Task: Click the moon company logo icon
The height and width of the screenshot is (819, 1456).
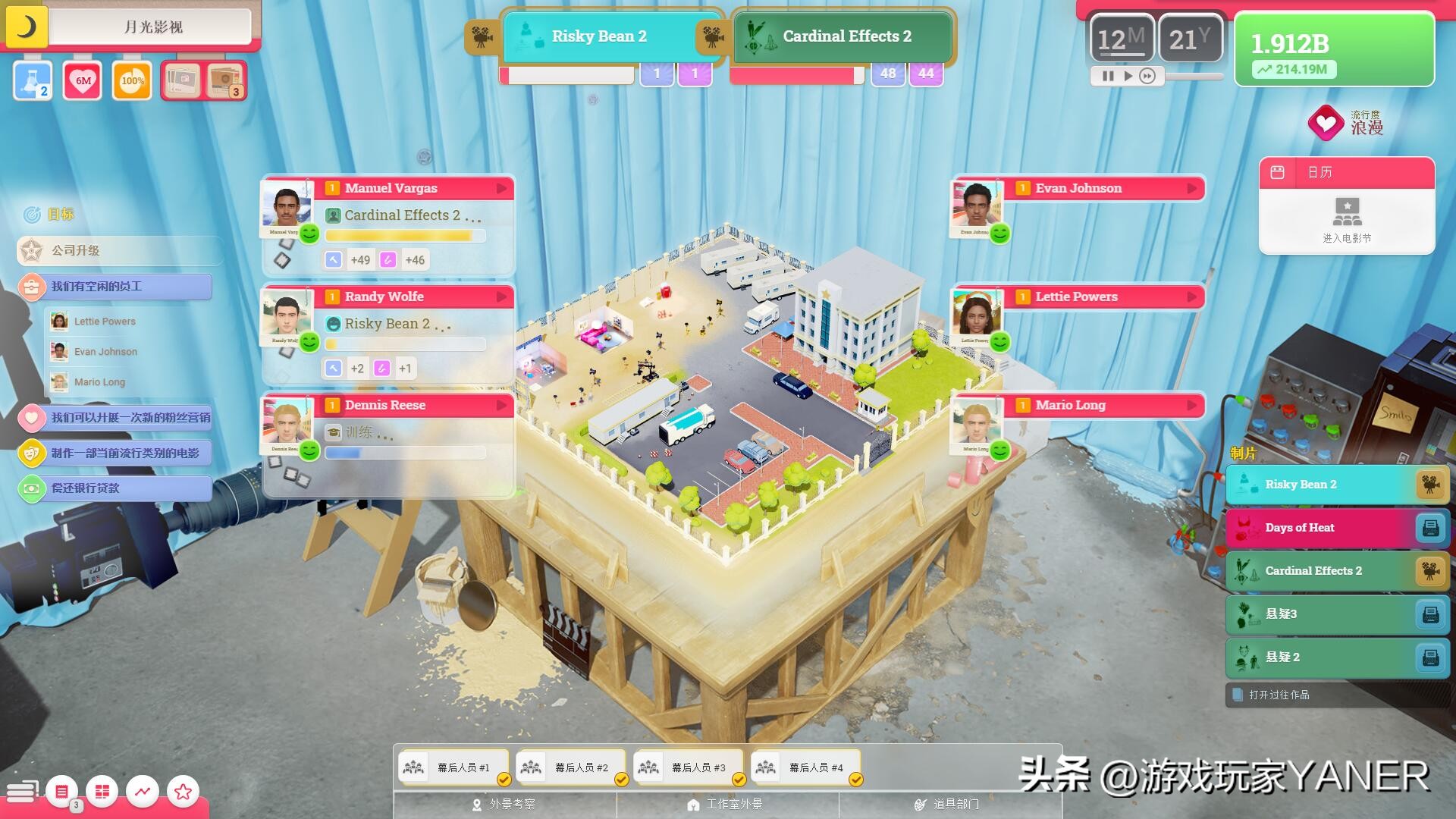Action: pos(27,27)
